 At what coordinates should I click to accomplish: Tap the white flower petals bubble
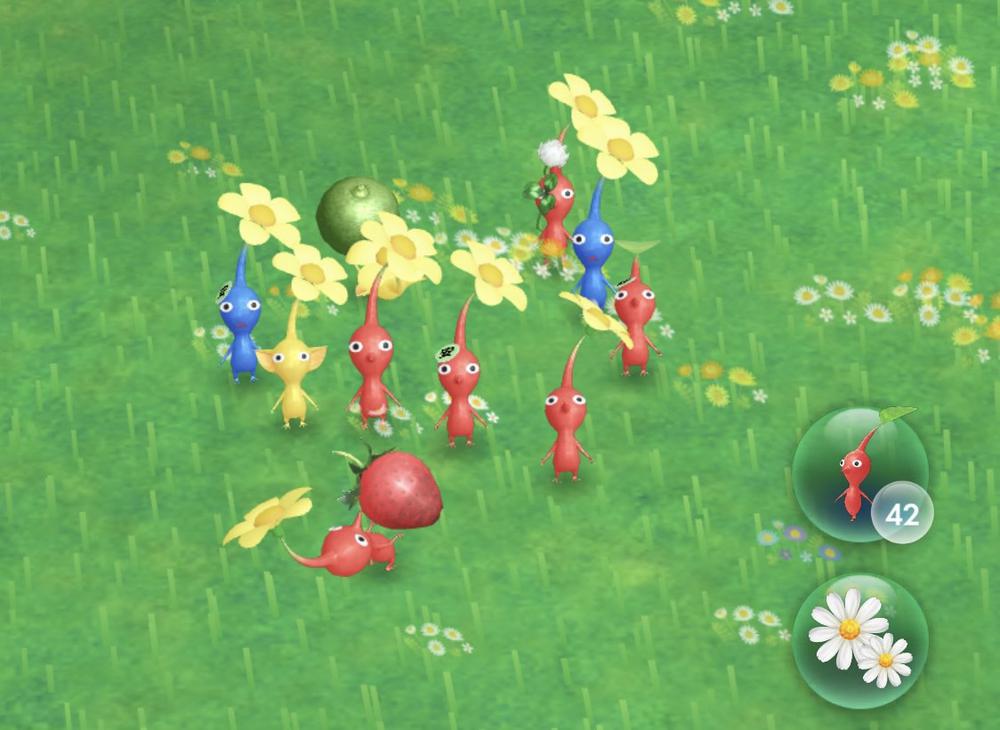point(859,639)
